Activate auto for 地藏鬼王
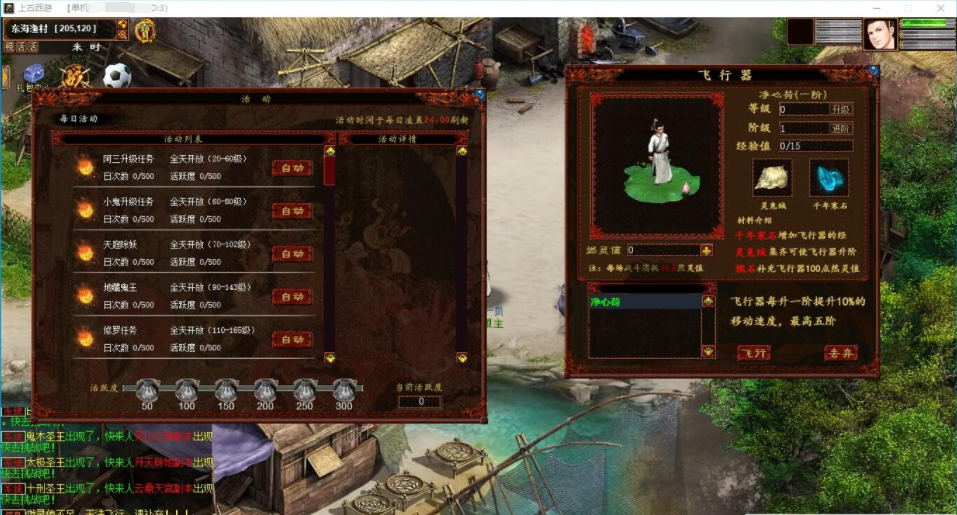This screenshot has width=957, height=515. [292, 297]
